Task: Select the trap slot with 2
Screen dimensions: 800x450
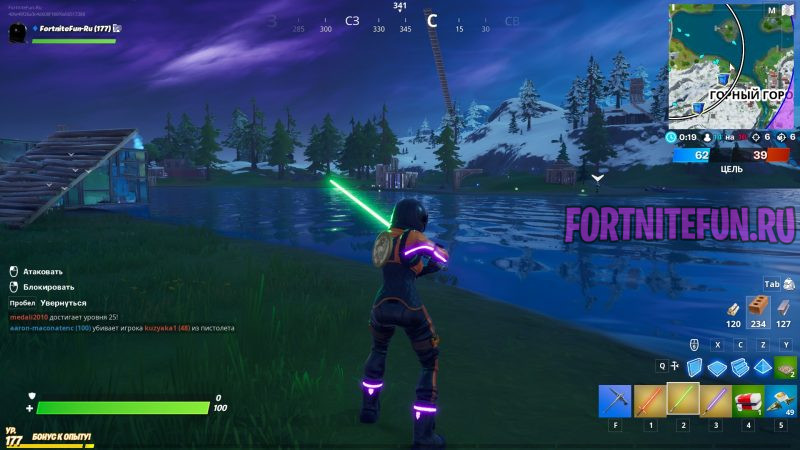Action: 786,367
